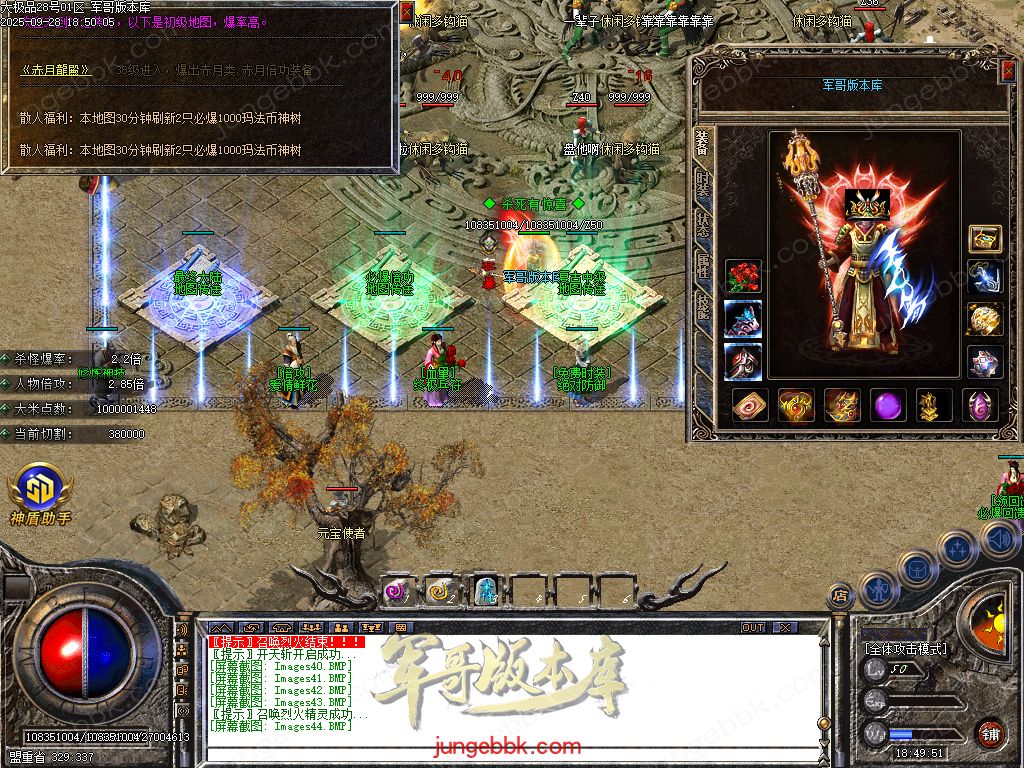
Task: Activate the blue figure hotbar slot
Action: click(x=485, y=592)
